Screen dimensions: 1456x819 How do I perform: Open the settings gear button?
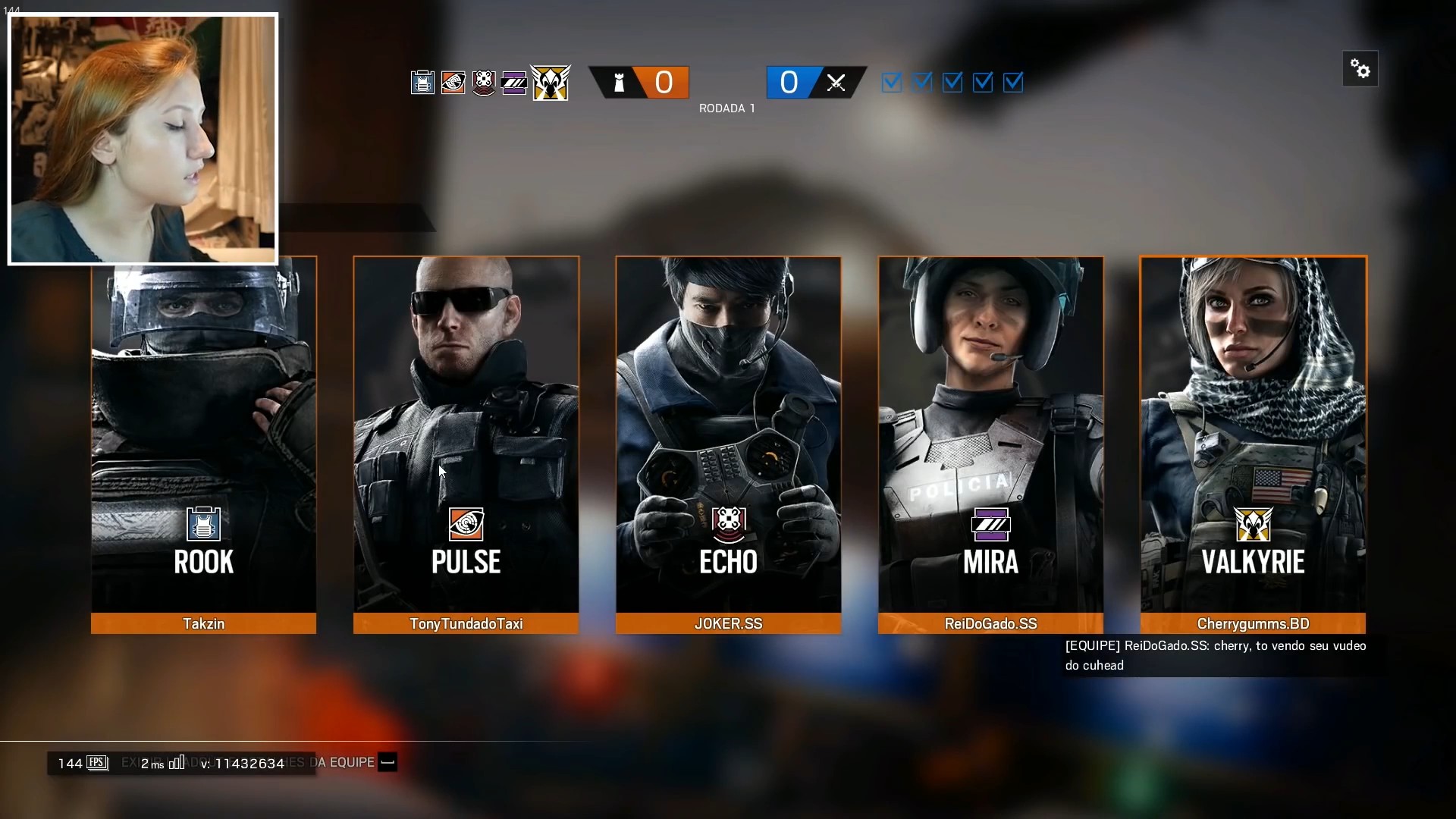[1360, 70]
